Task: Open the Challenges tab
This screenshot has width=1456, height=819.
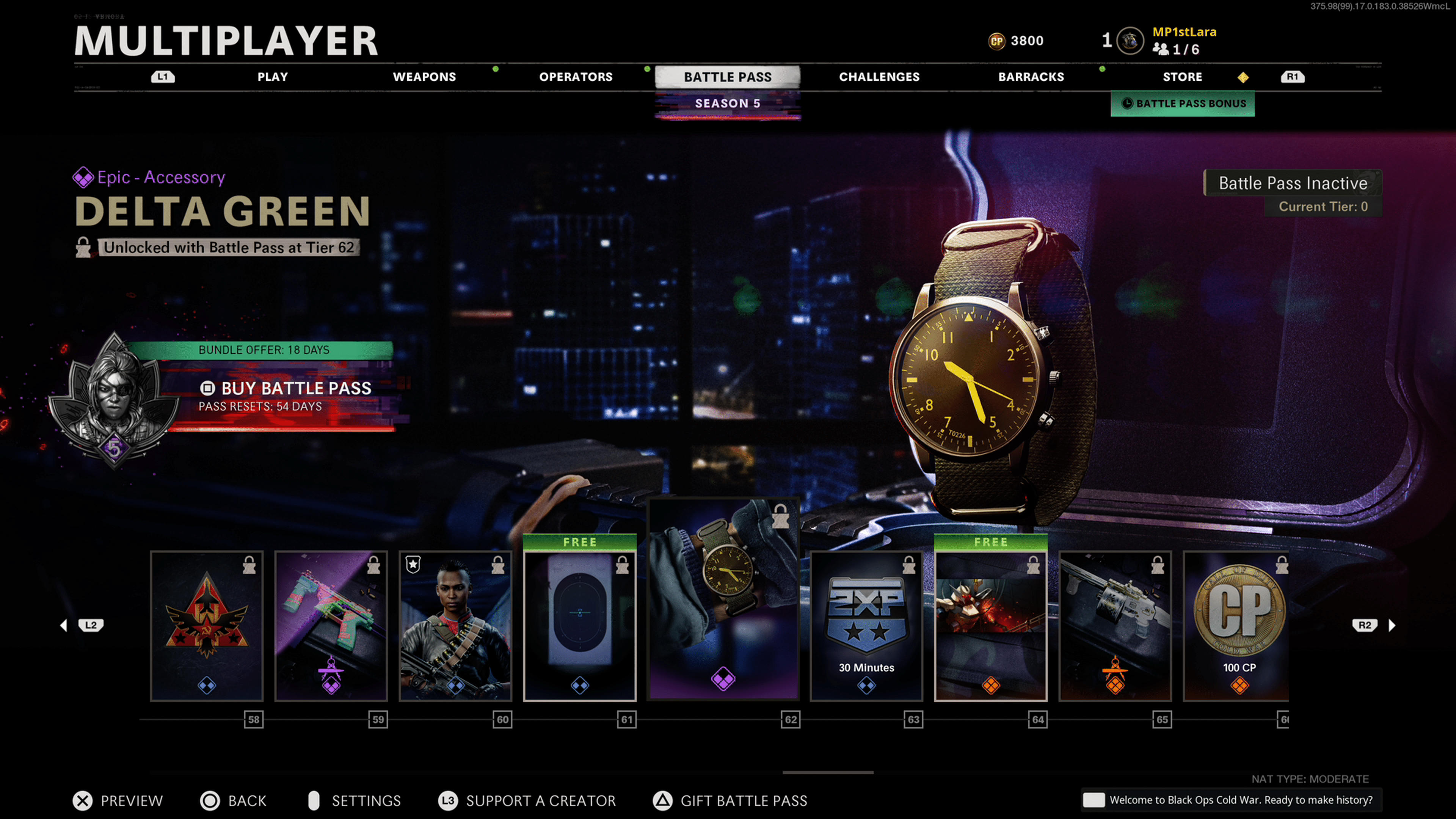Action: (879, 77)
